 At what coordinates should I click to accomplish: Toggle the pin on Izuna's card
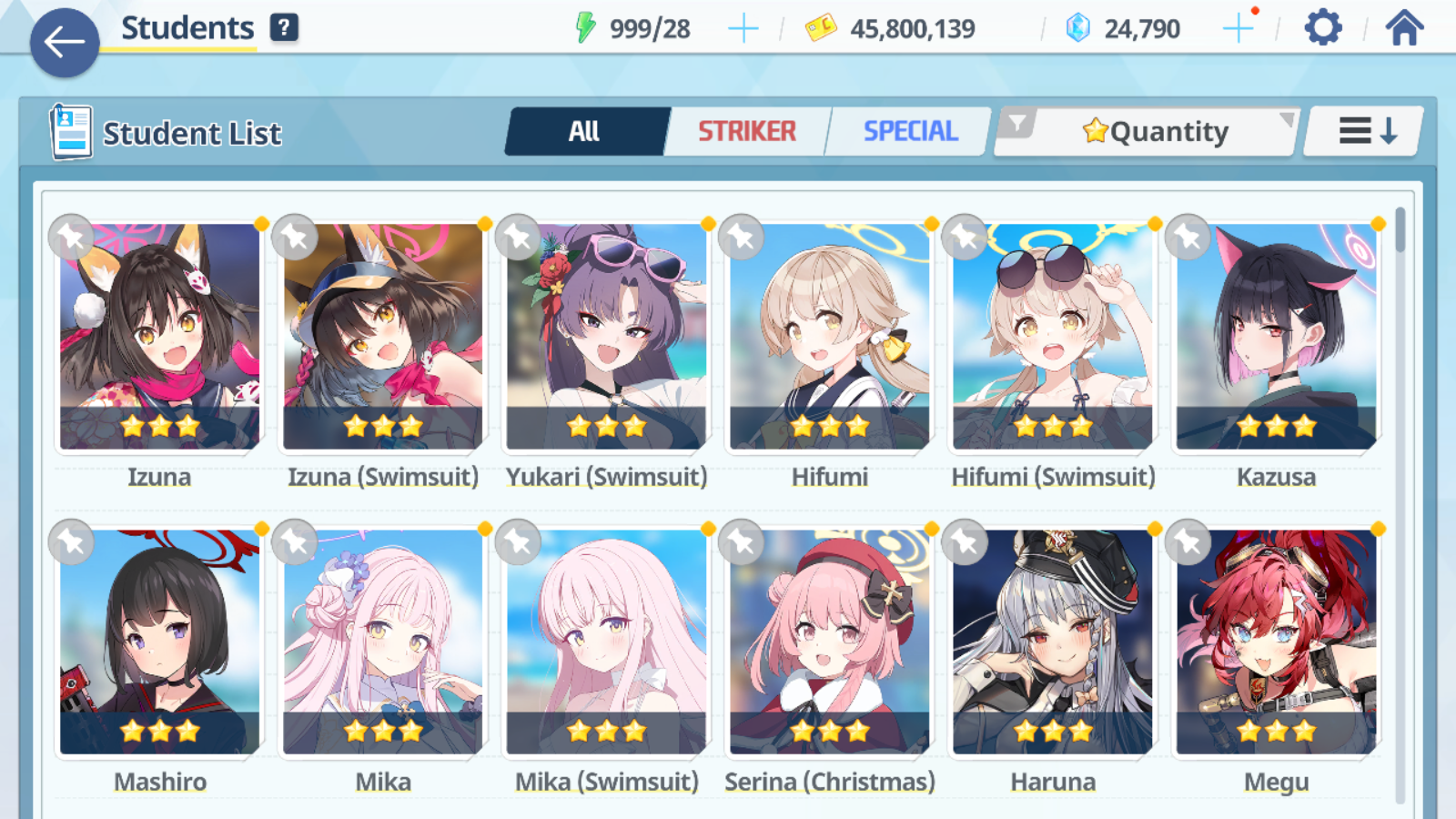click(x=72, y=237)
